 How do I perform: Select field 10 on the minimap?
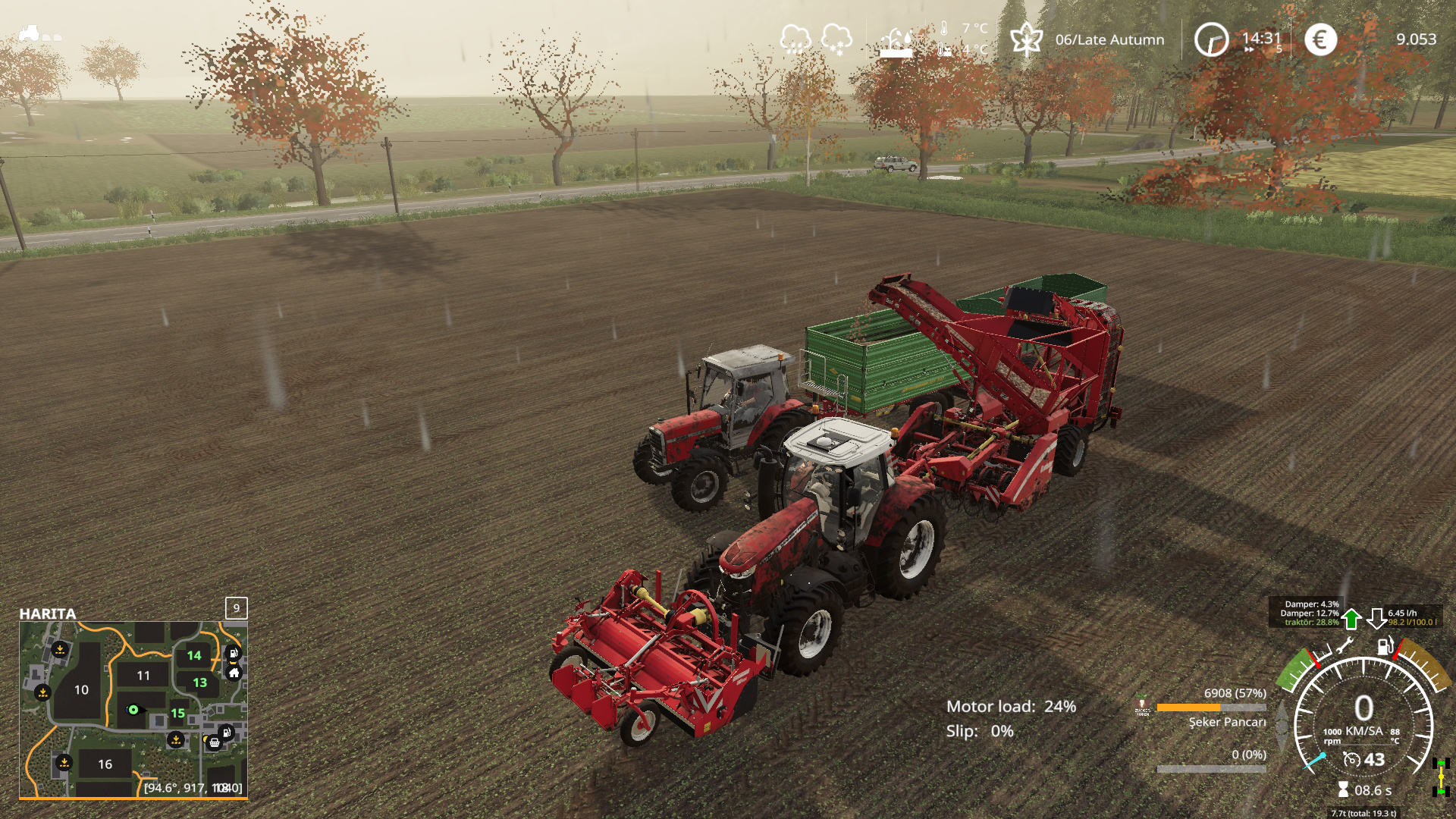pos(81,690)
